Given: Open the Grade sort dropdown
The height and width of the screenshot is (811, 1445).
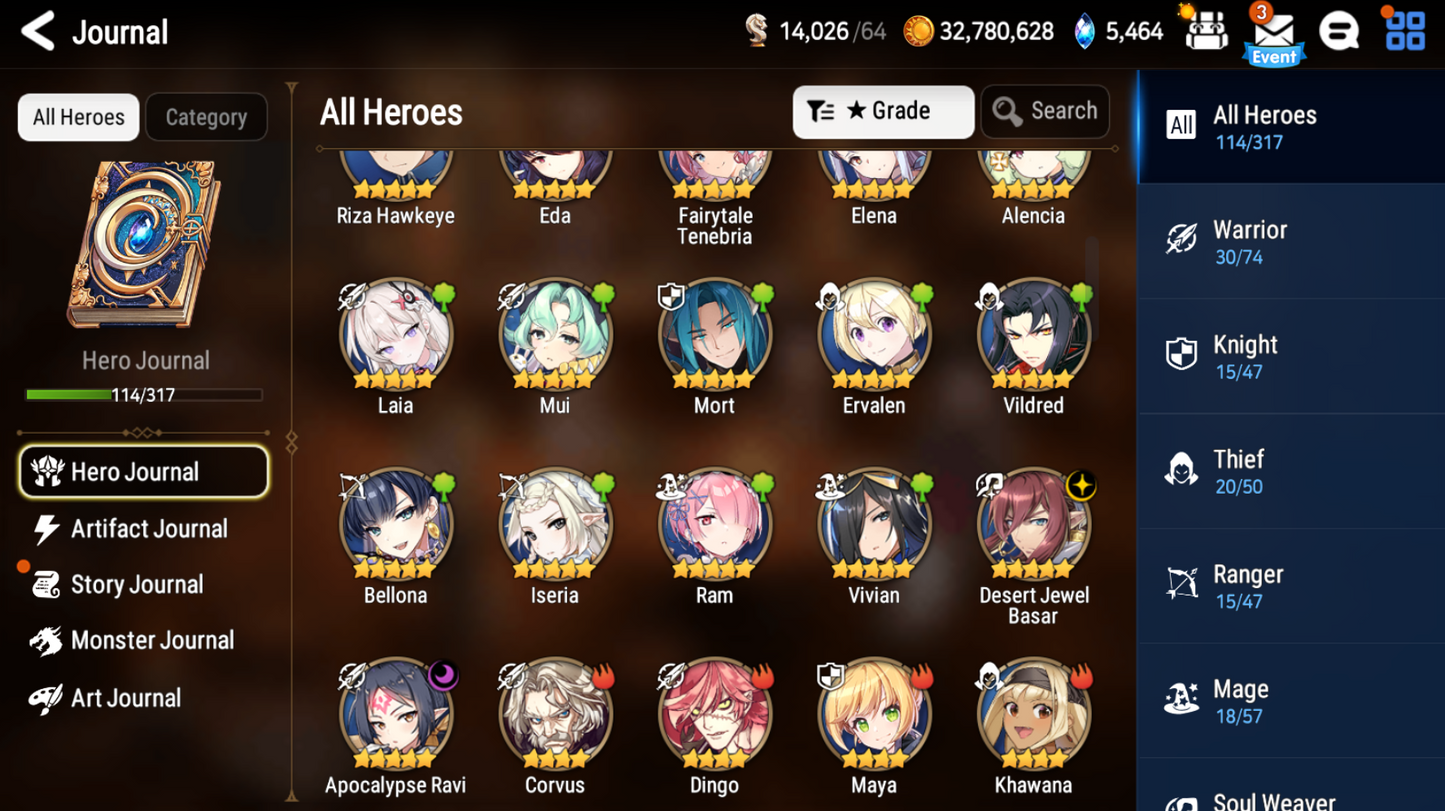Looking at the screenshot, I should pyautogui.click(x=882, y=111).
